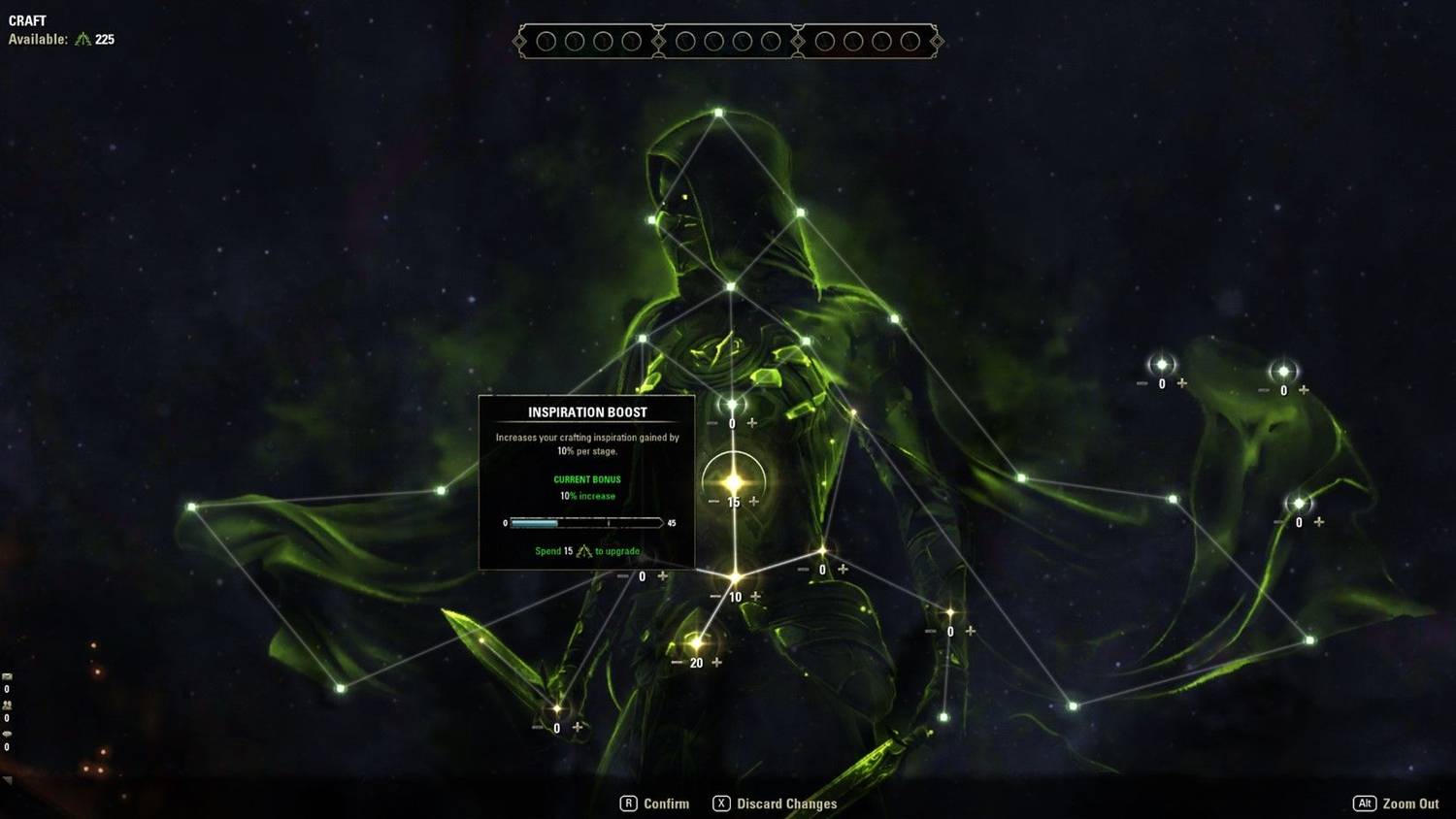Click the Spend 15 to upgrade text

click(x=587, y=551)
